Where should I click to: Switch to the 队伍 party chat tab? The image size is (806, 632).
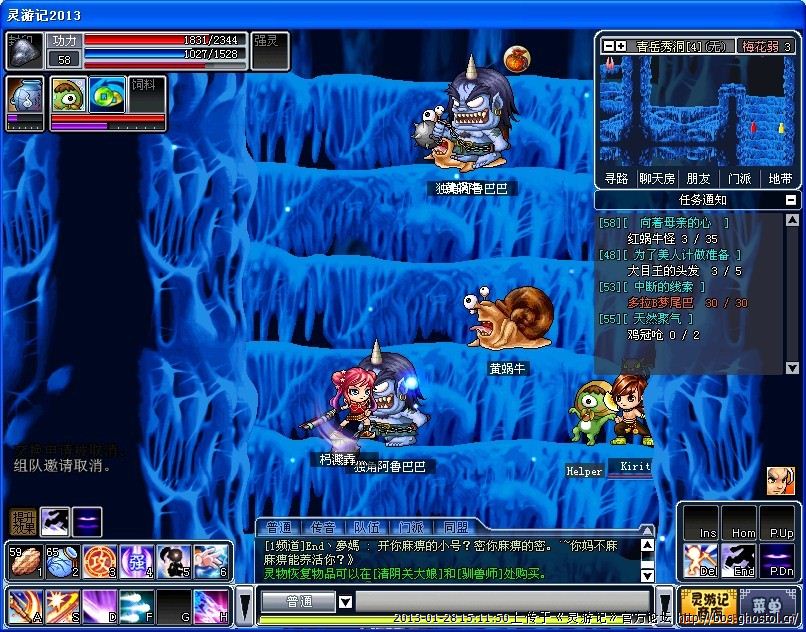click(367, 527)
